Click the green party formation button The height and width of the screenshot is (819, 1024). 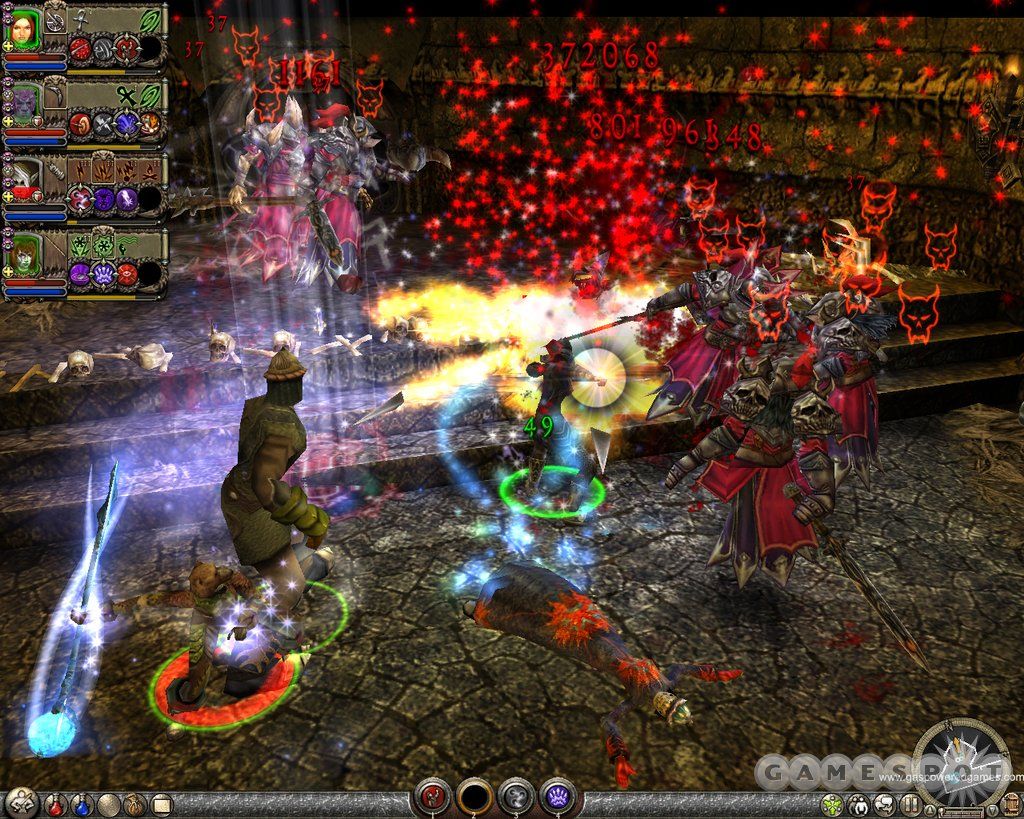pos(831,804)
